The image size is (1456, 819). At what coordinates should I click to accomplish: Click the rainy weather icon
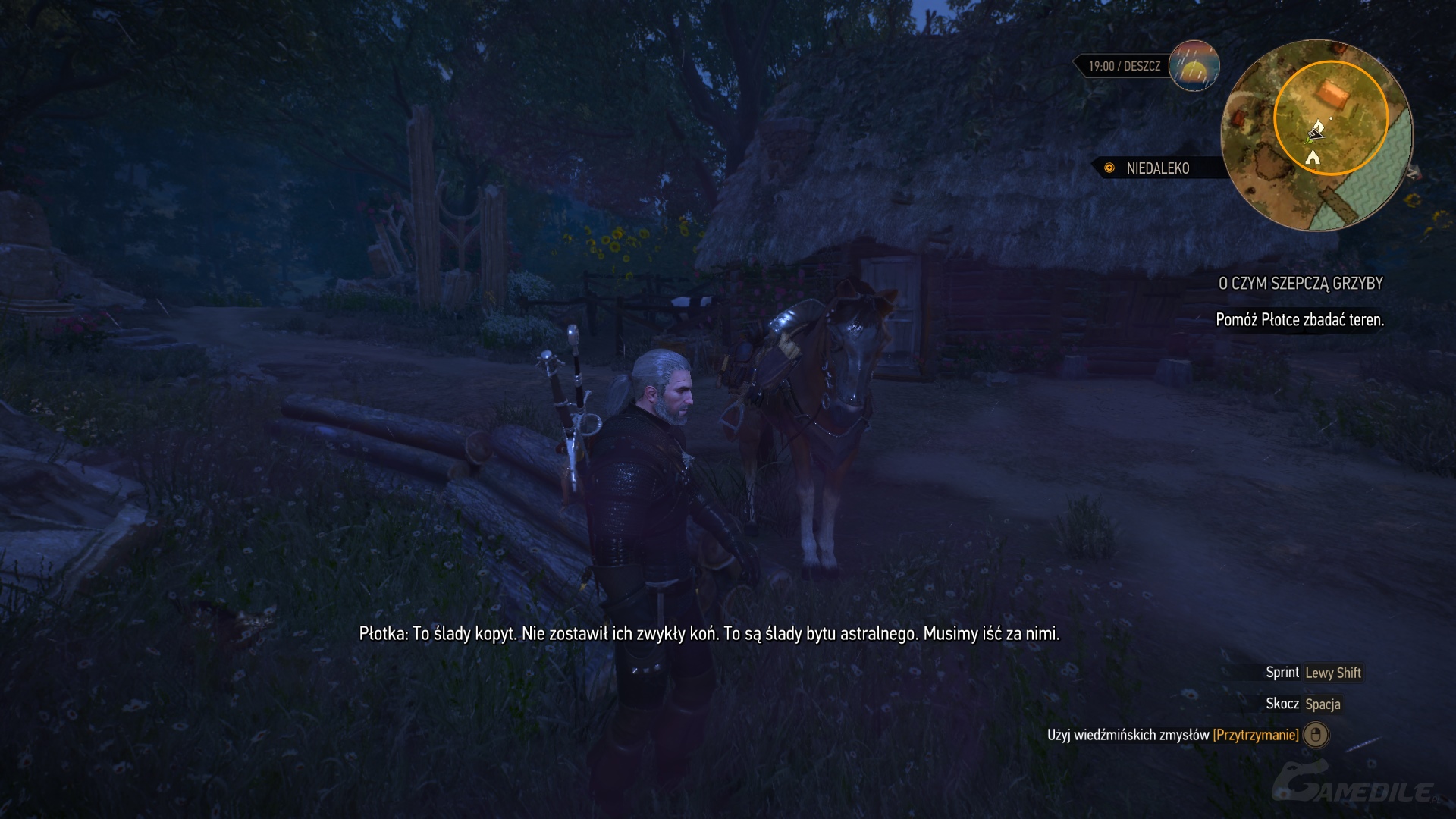click(1194, 66)
